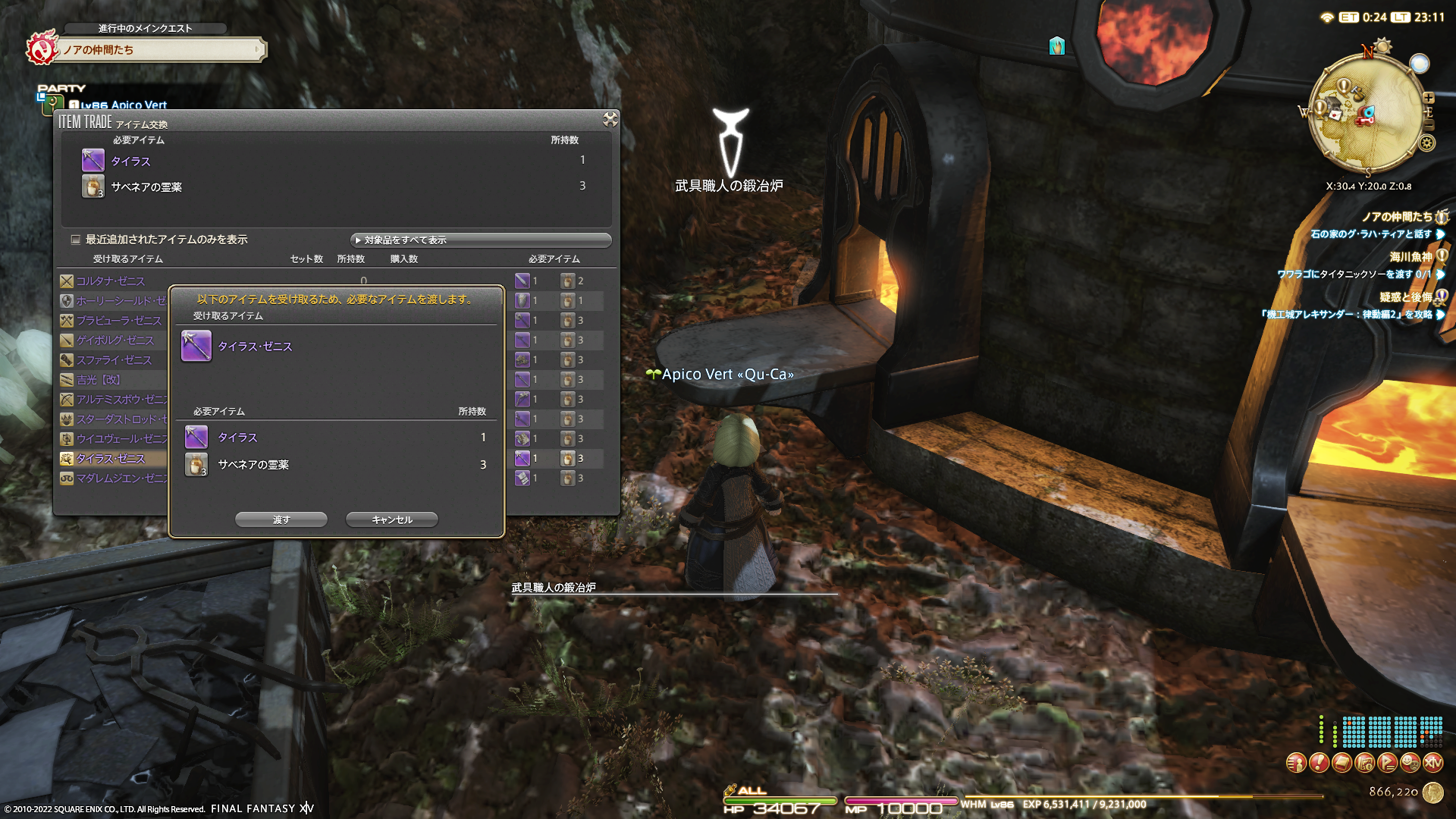Click the サベネアの霊薬 icon in the confirmation dialog
Screen dimensions: 1456x819
click(x=196, y=464)
